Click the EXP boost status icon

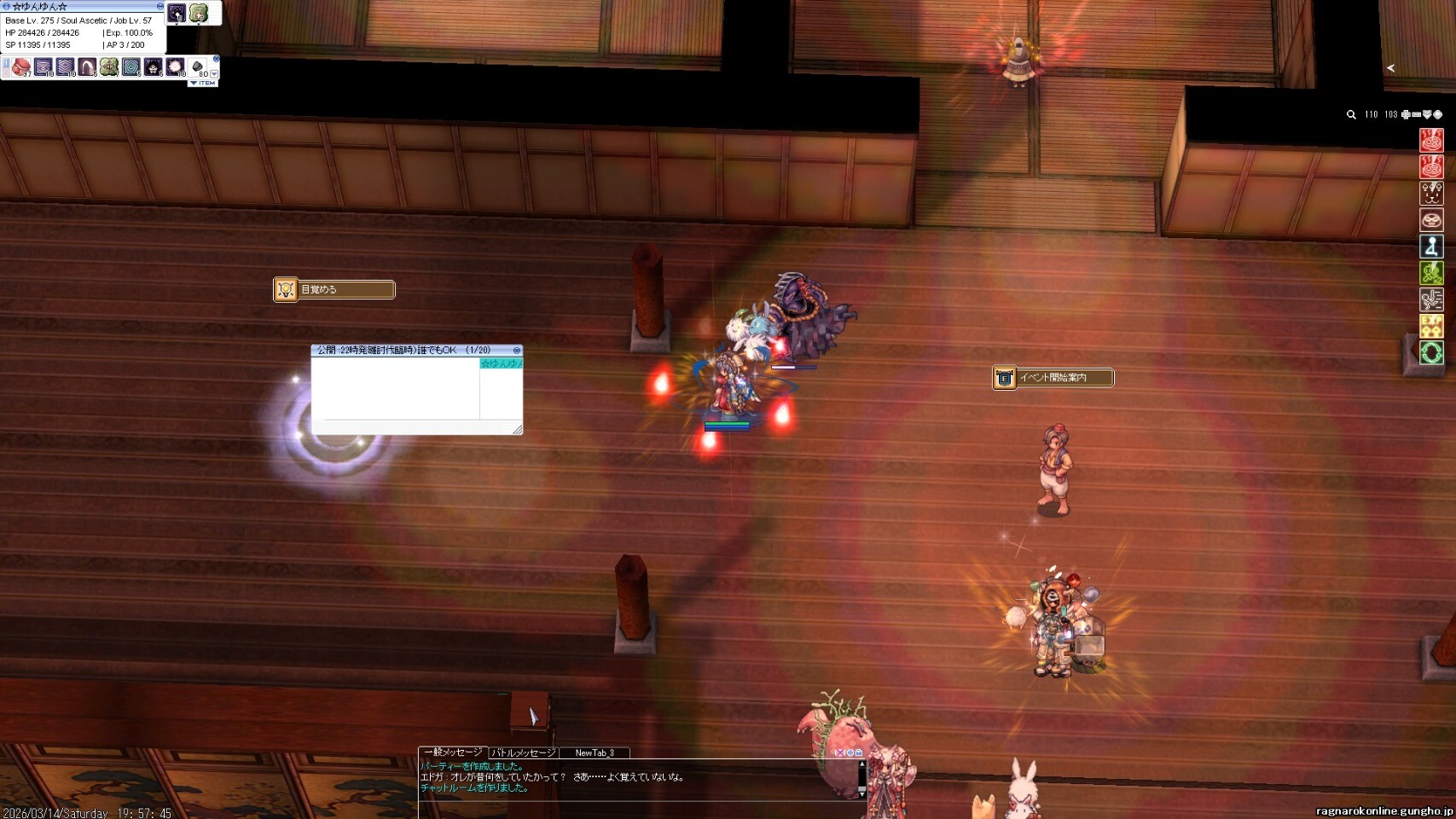click(1431, 325)
